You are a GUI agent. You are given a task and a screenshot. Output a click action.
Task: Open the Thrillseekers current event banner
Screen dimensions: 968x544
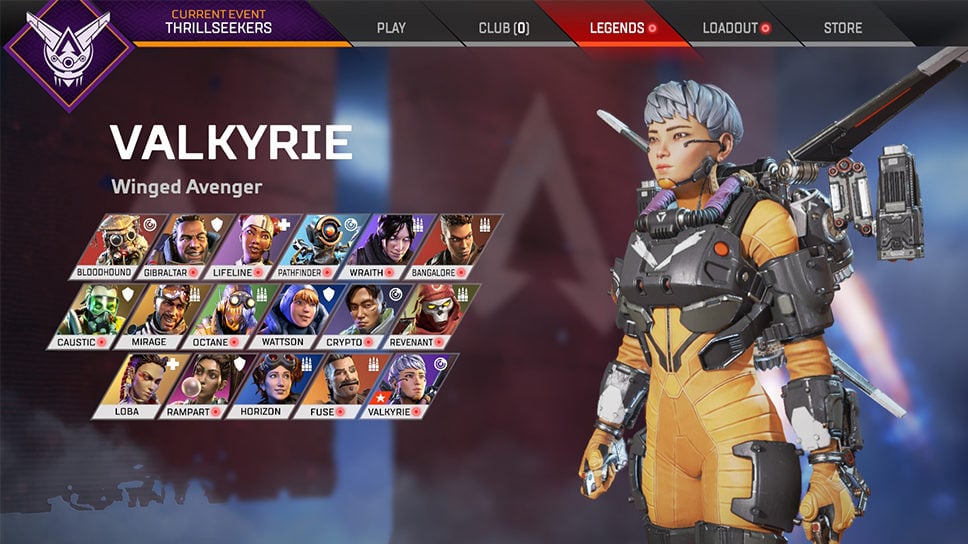pos(220,22)
